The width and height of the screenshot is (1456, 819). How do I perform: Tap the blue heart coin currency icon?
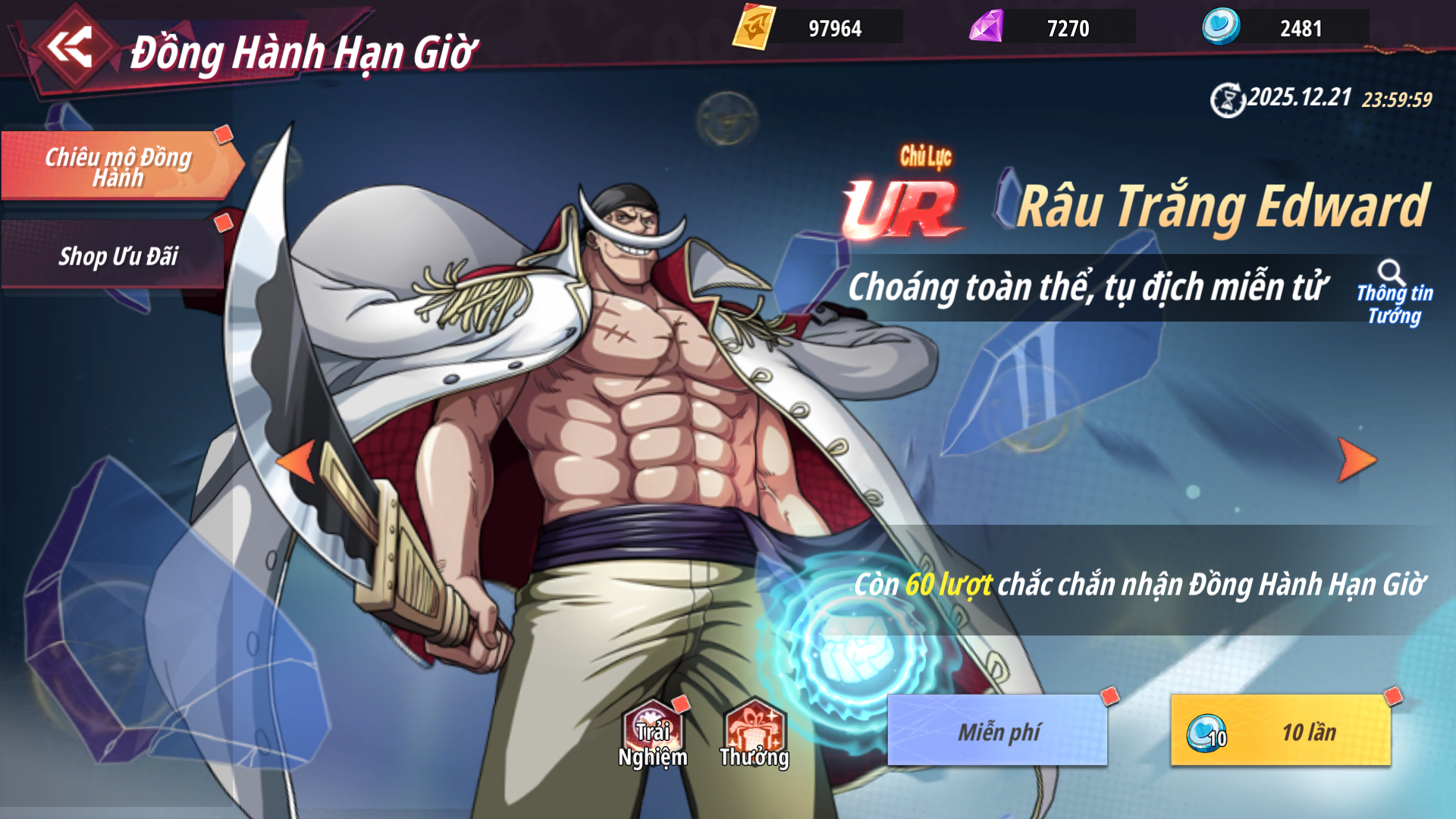1221,27
